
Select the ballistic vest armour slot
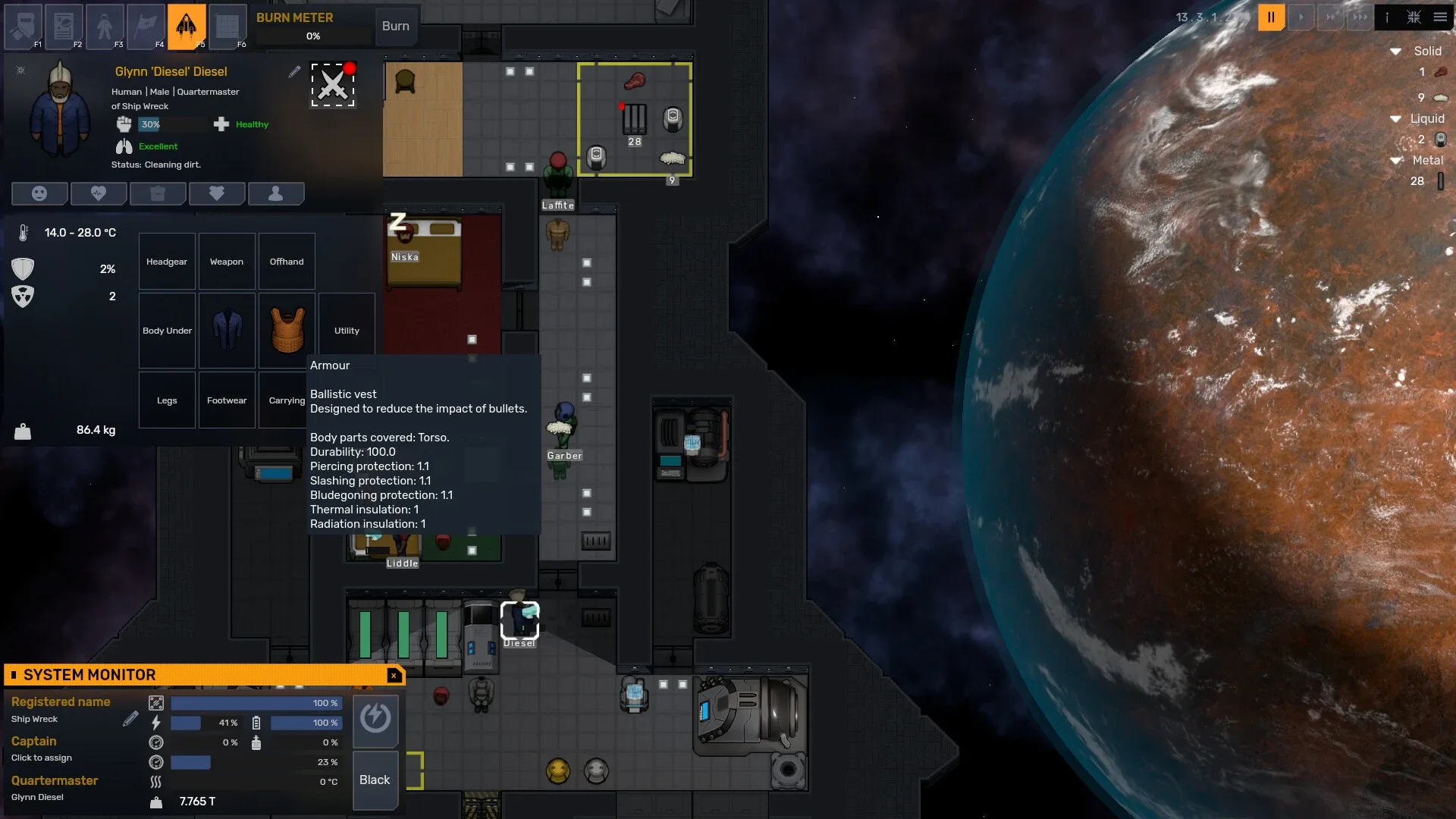click(287, 331)
